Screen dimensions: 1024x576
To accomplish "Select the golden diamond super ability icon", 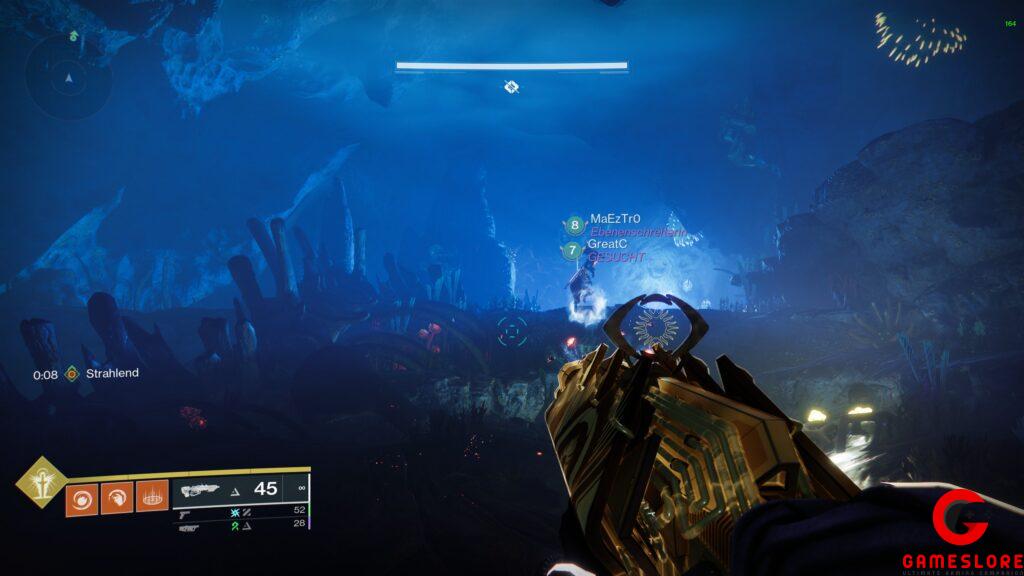I will 41,483.
